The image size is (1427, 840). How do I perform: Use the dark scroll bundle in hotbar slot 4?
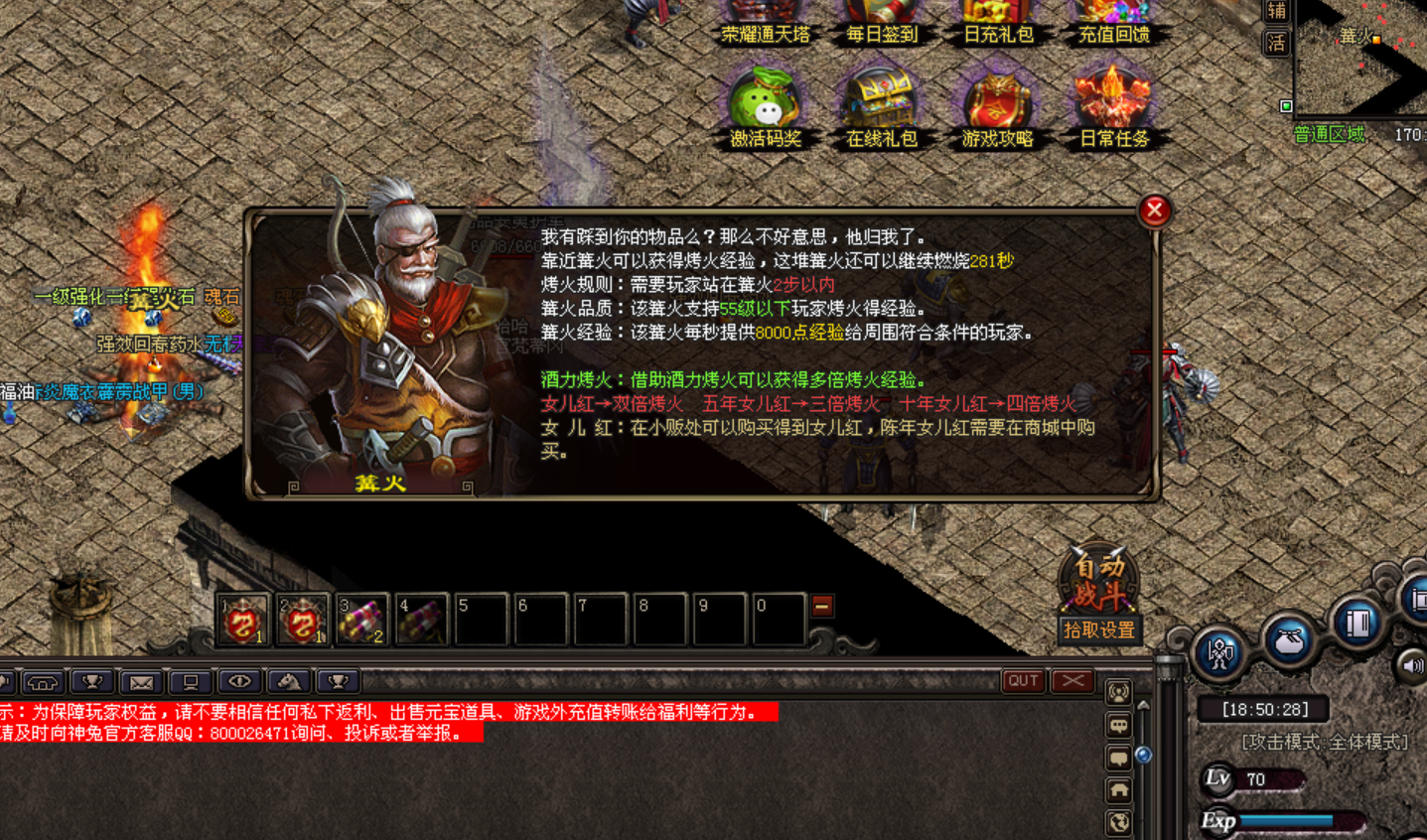tap(422, 620)
